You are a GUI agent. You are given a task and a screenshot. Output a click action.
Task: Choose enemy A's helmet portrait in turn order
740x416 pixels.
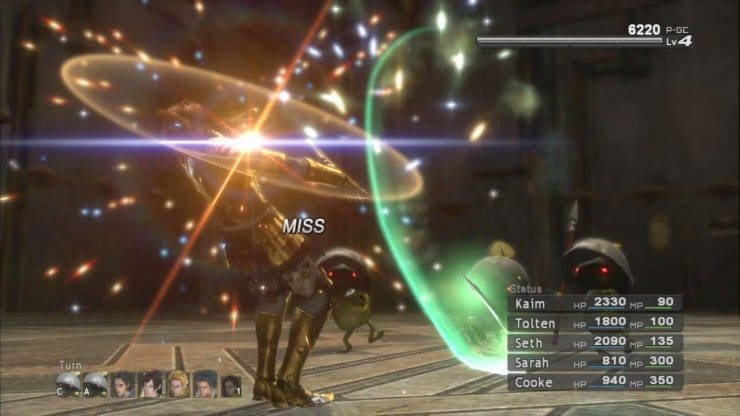(96, 385)
